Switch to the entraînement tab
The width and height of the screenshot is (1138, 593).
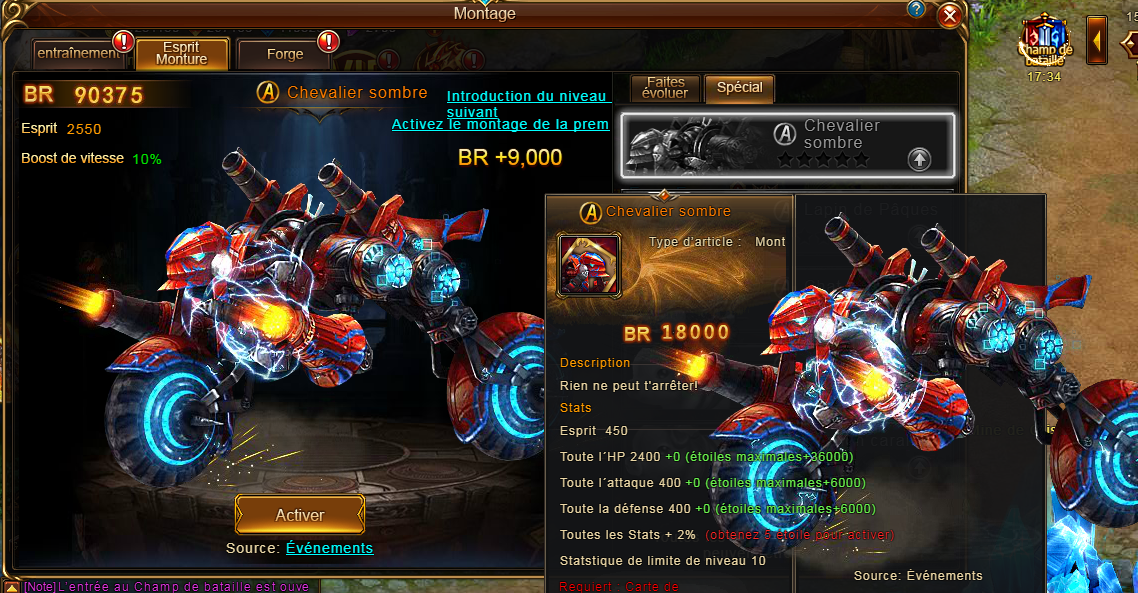pos(78,54)
